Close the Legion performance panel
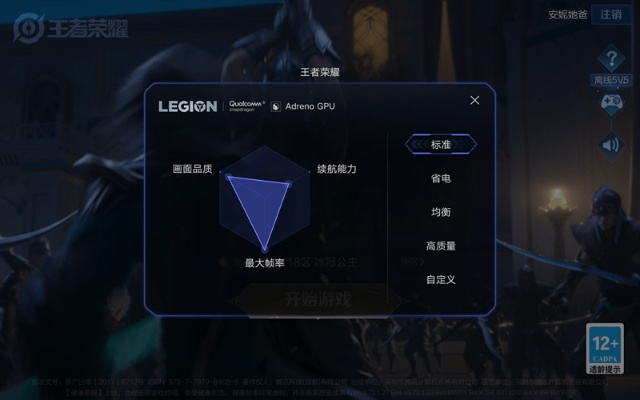The height and width of the screenshot is (400, 640). [475, 100]
